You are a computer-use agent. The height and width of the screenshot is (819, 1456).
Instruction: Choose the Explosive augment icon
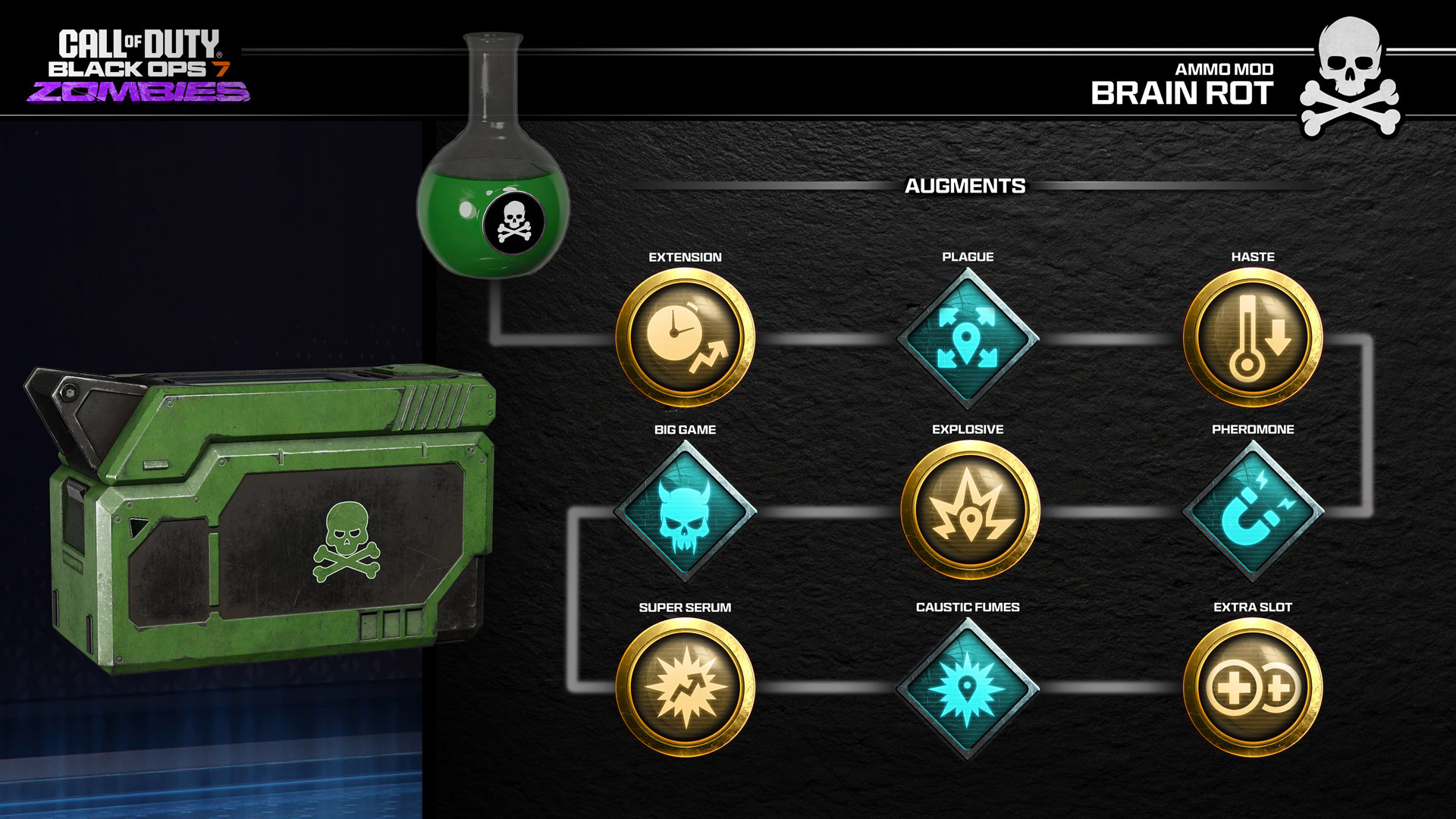970,510
